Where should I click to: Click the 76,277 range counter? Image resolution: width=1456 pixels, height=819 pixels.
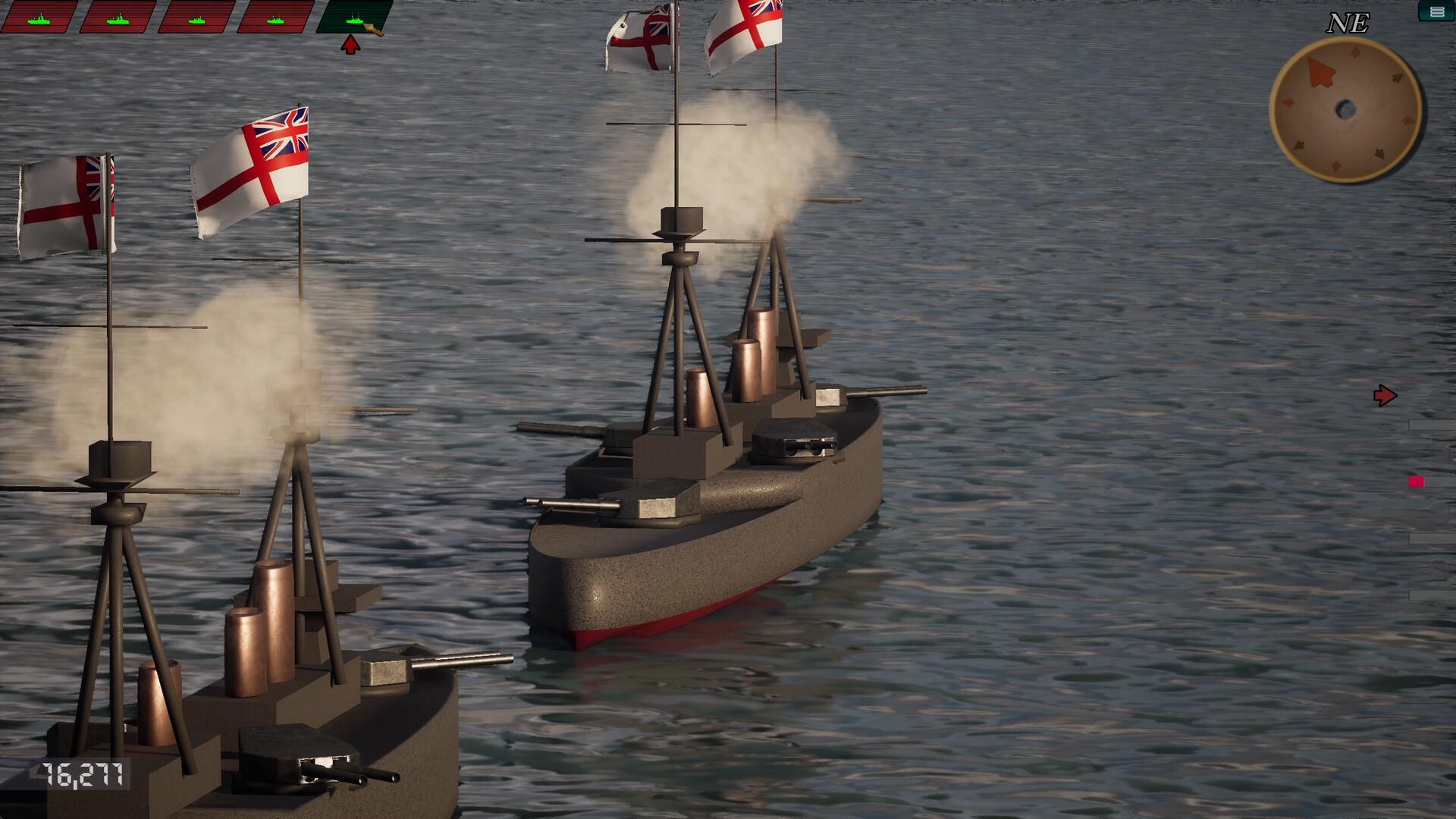tap(83, 774)
